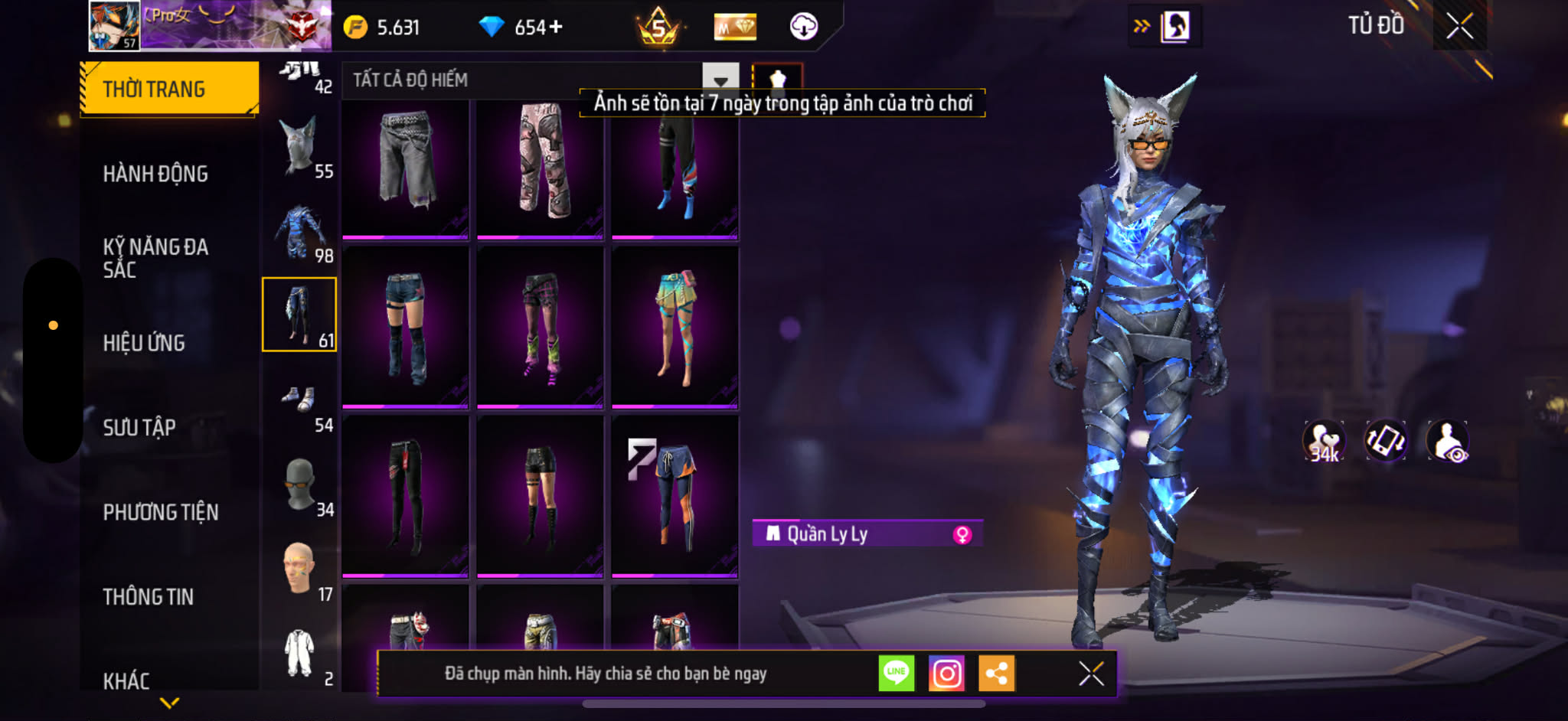Open the Kỹ Năng Đa Sắc section
The width and height of the screenshot is (1568, 721).
pos(155,258)
